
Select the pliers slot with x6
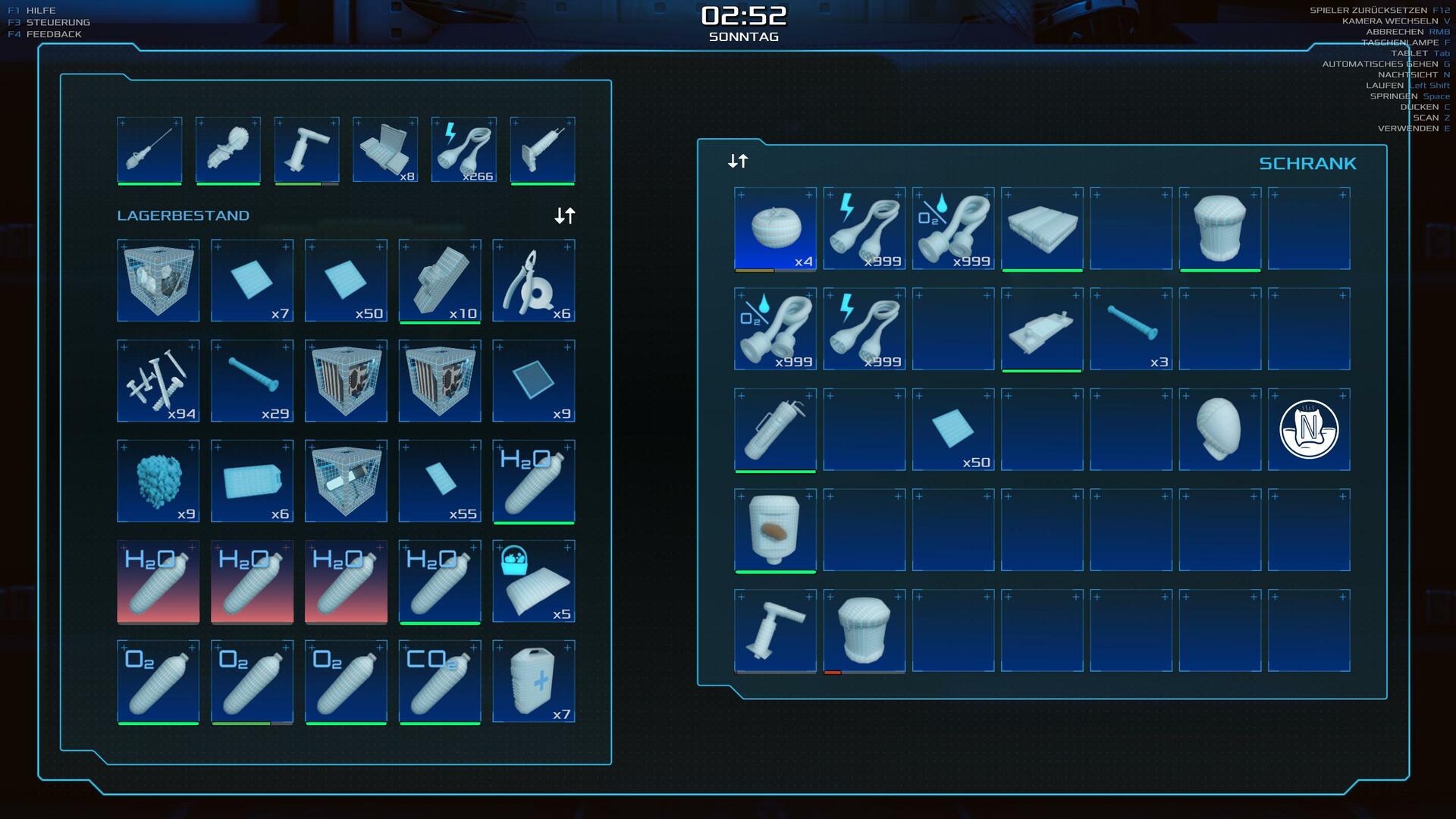click(534, 281)
